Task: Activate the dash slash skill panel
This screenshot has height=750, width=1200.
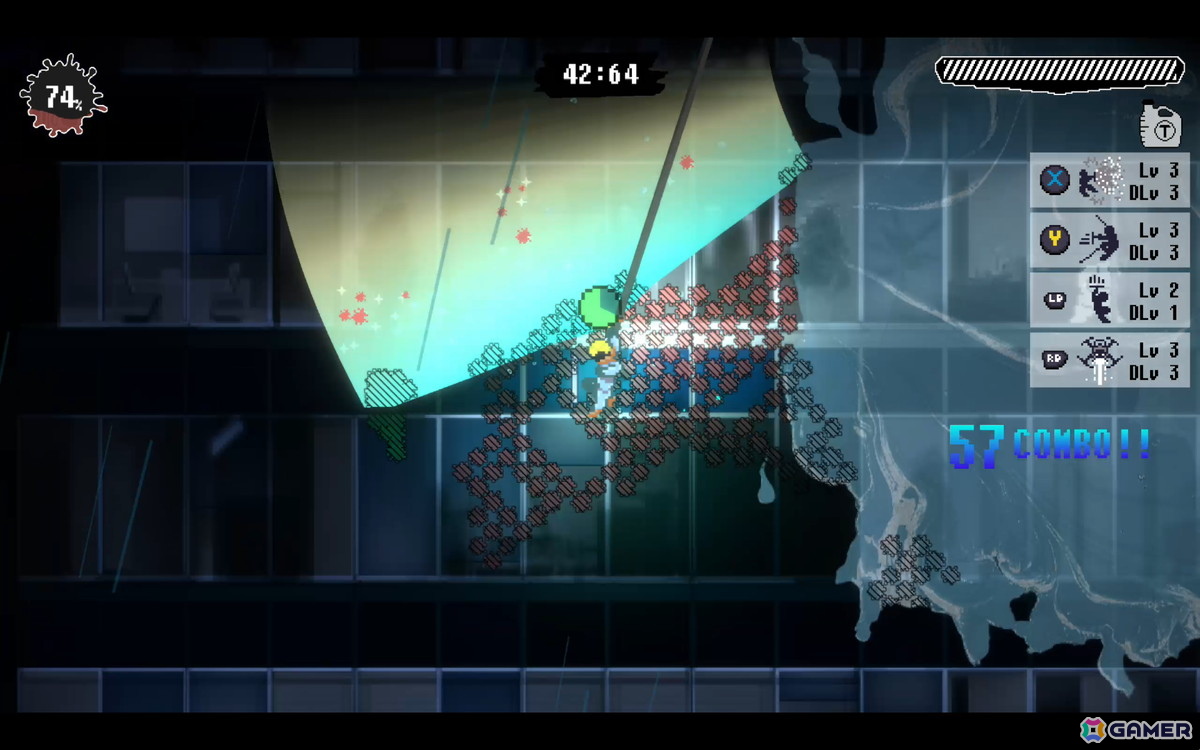Action: click(1109, 241)
